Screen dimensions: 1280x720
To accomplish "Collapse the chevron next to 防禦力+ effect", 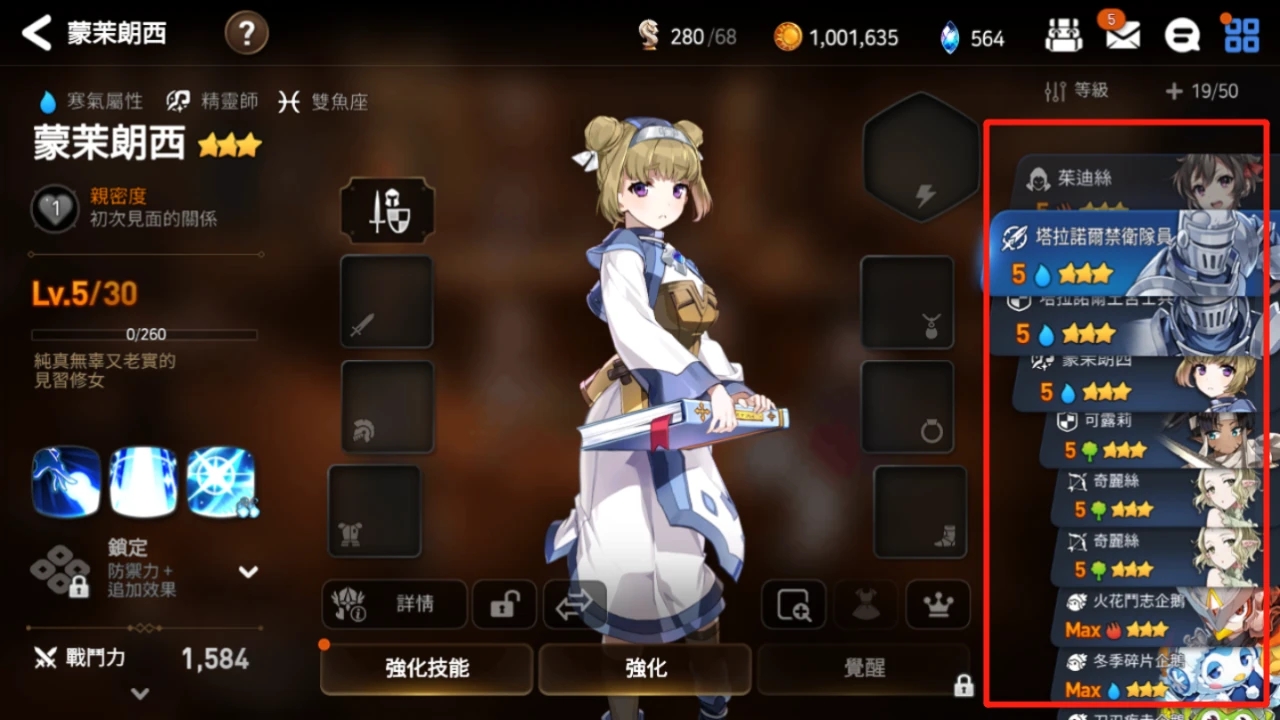I will pyautogui.click(x=246, y=572).
